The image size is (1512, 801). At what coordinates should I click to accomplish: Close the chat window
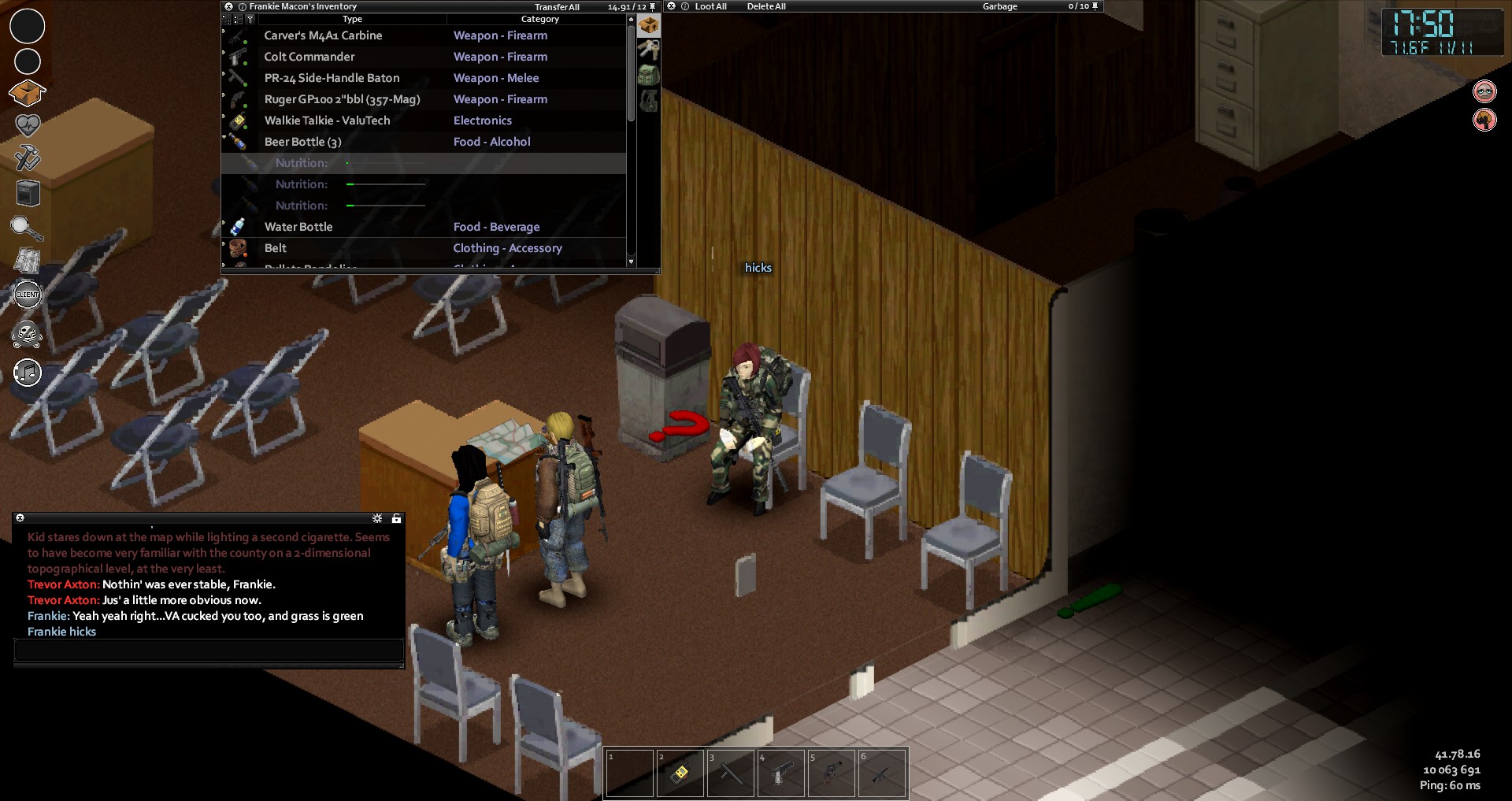(20, 518)
